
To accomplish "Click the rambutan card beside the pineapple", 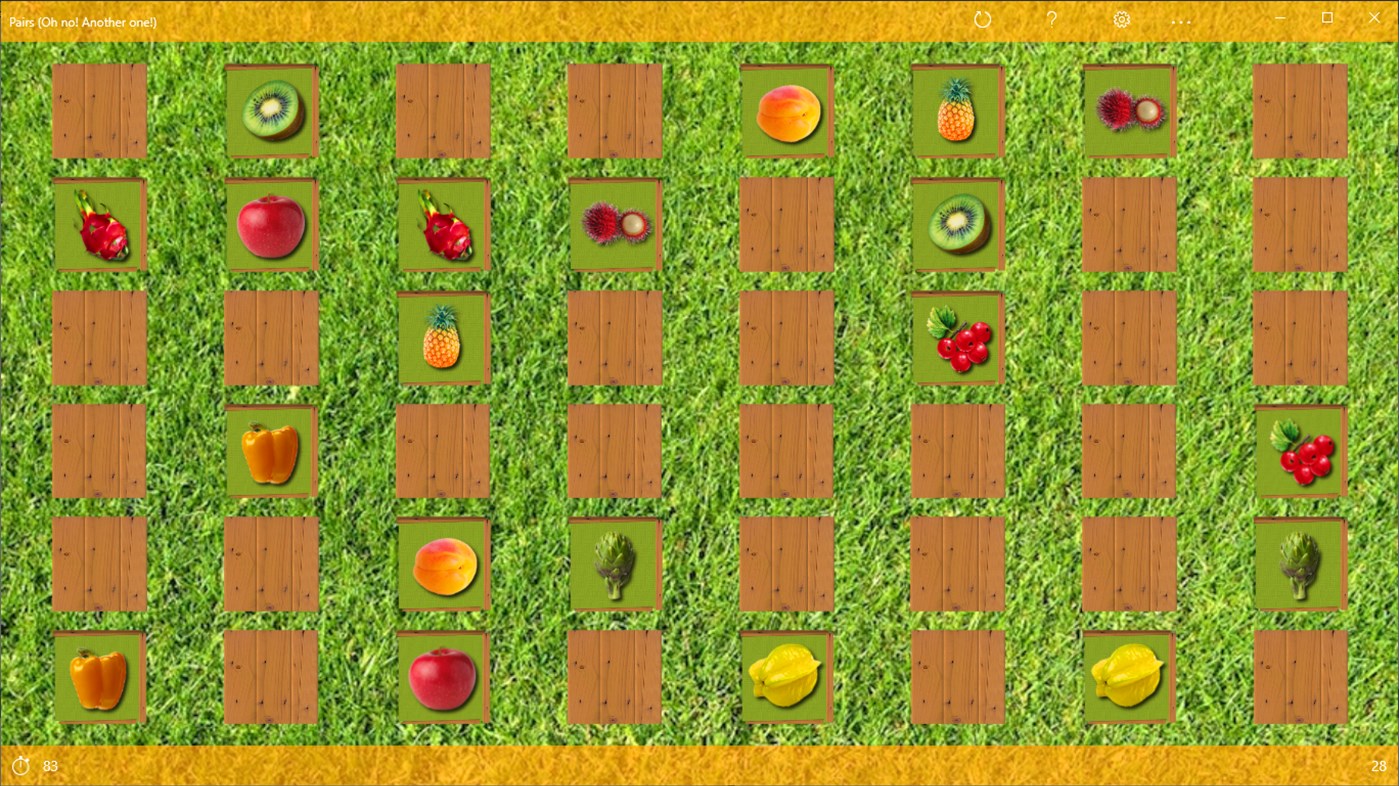I will point(1129,110).
